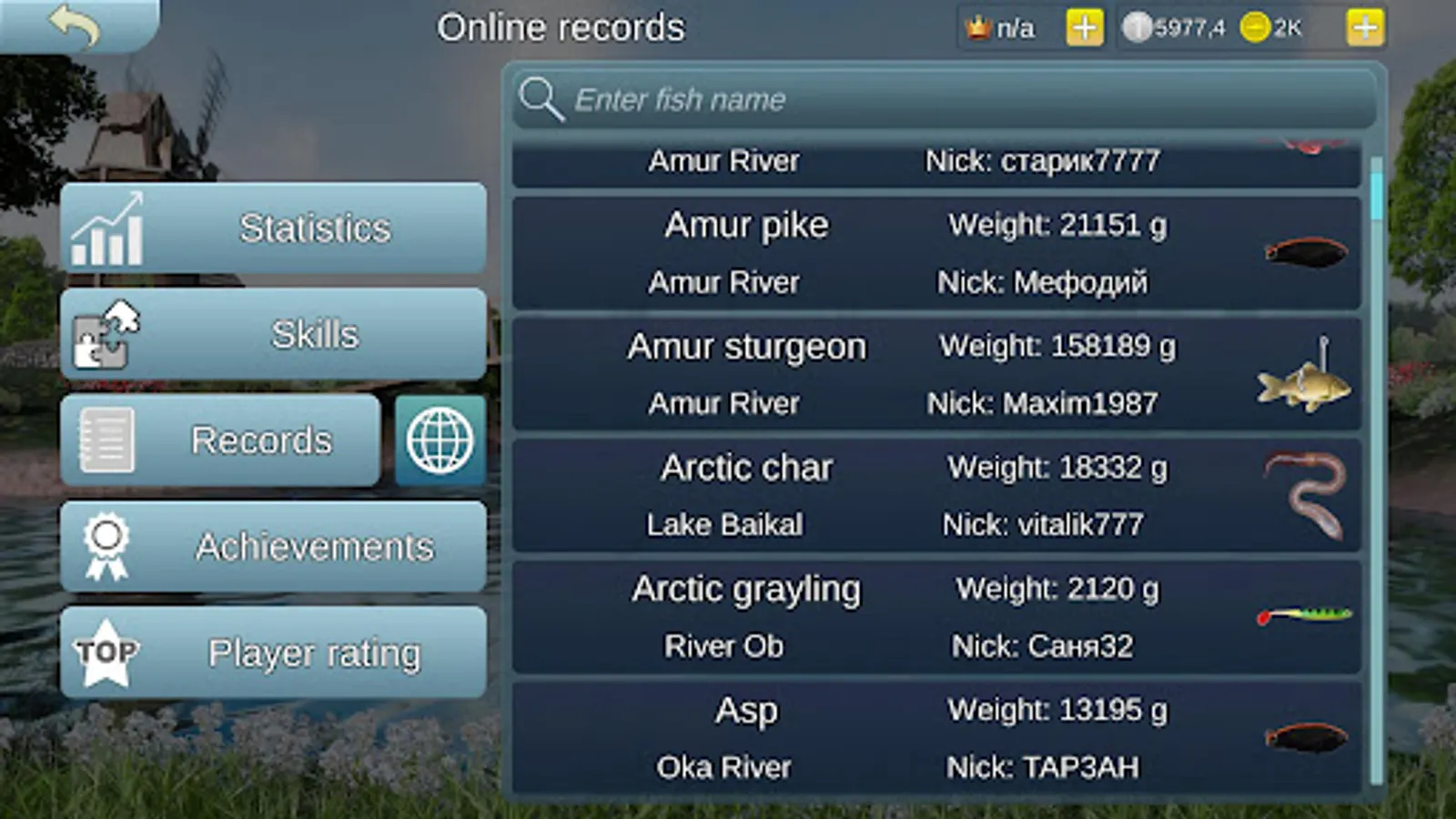Click the Achievements medal icon
This screenshot has height=819, width=1456.
[x=106, y=546]
